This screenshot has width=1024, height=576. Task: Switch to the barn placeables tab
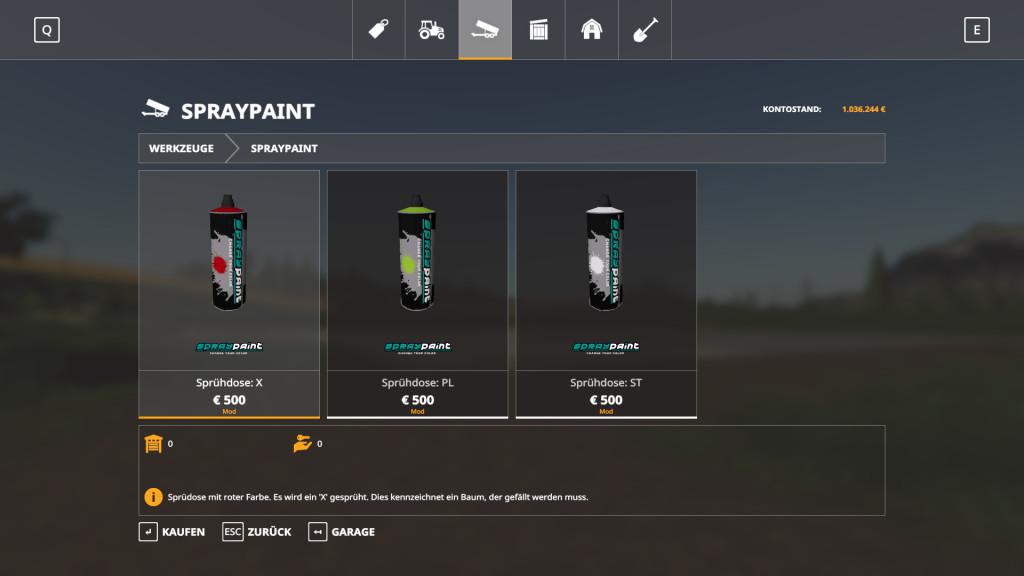point(592,30)
